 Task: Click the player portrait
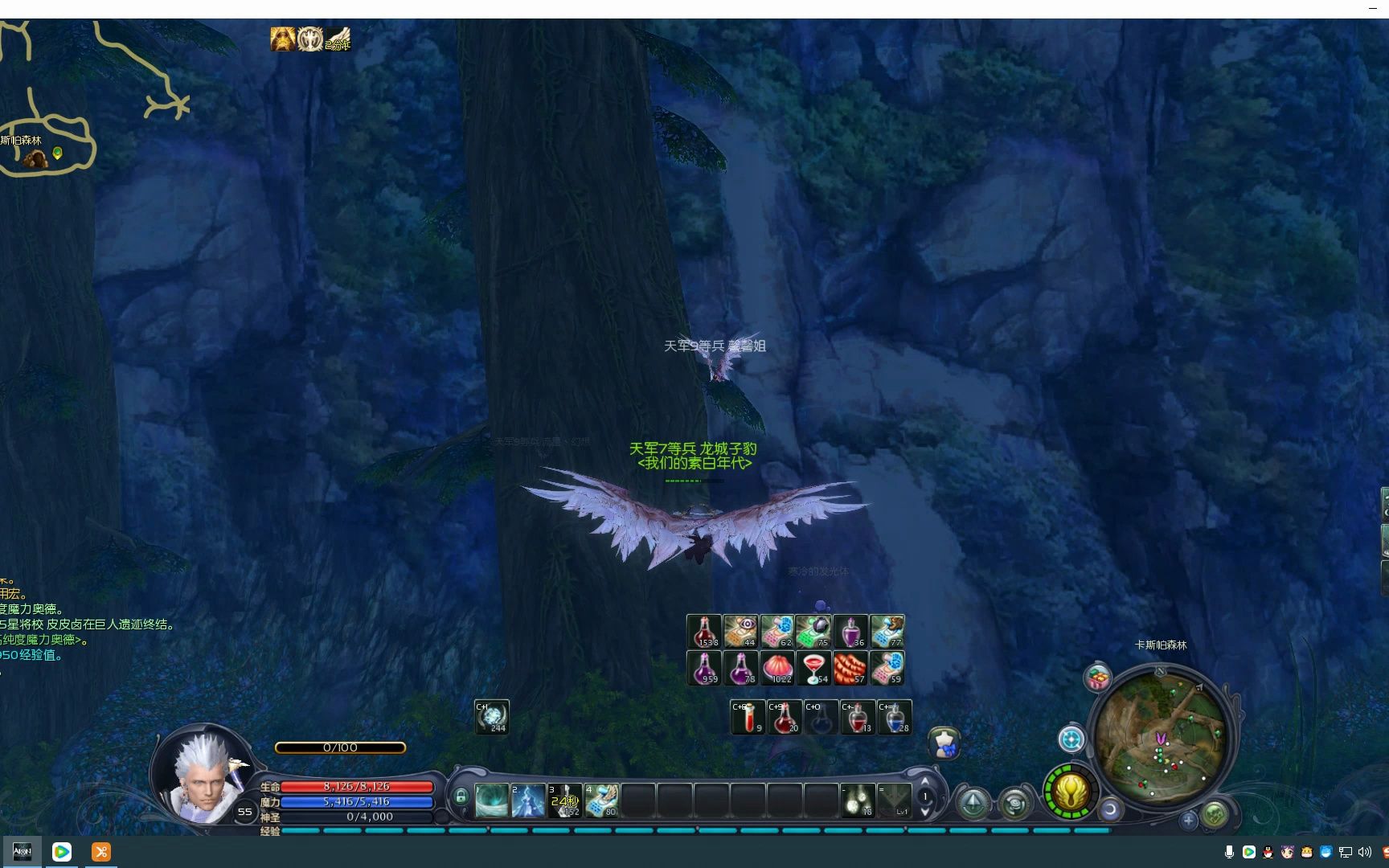[x=203, y=776]
